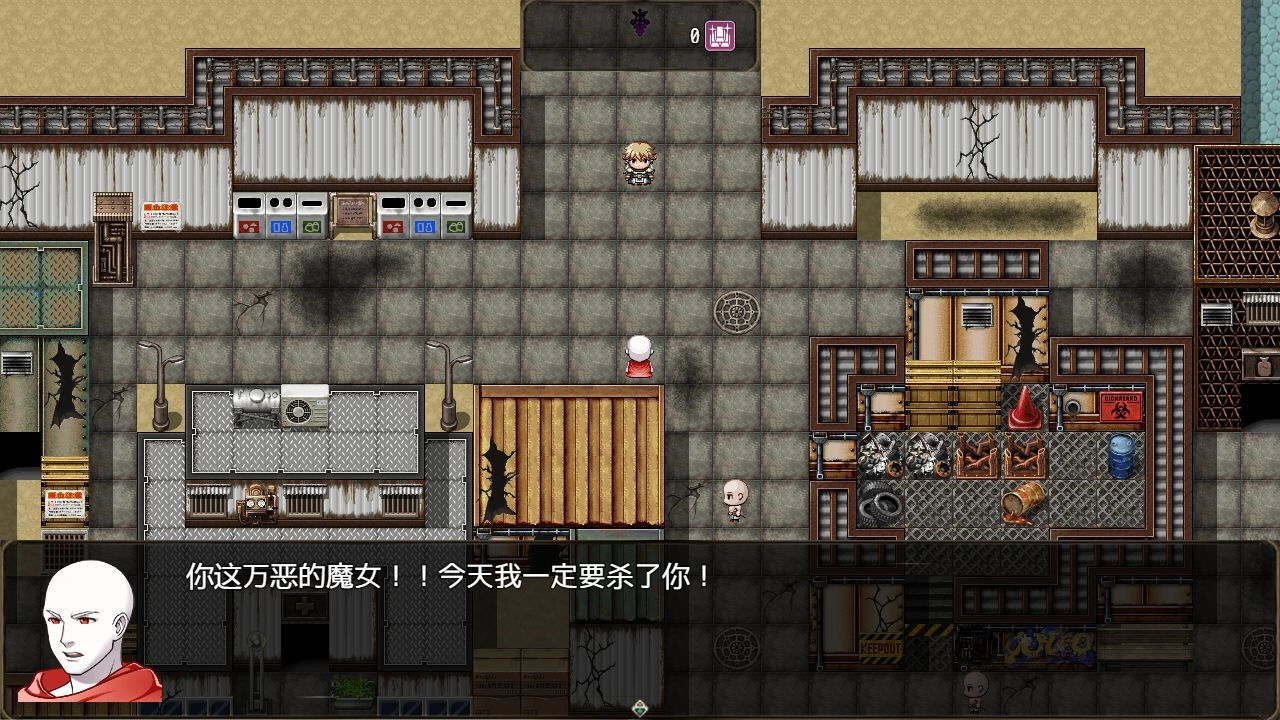This screenshot has width=1280, height=720.
Task: Click the bald villager near the shelving area
Action: [x=733, y=500]
